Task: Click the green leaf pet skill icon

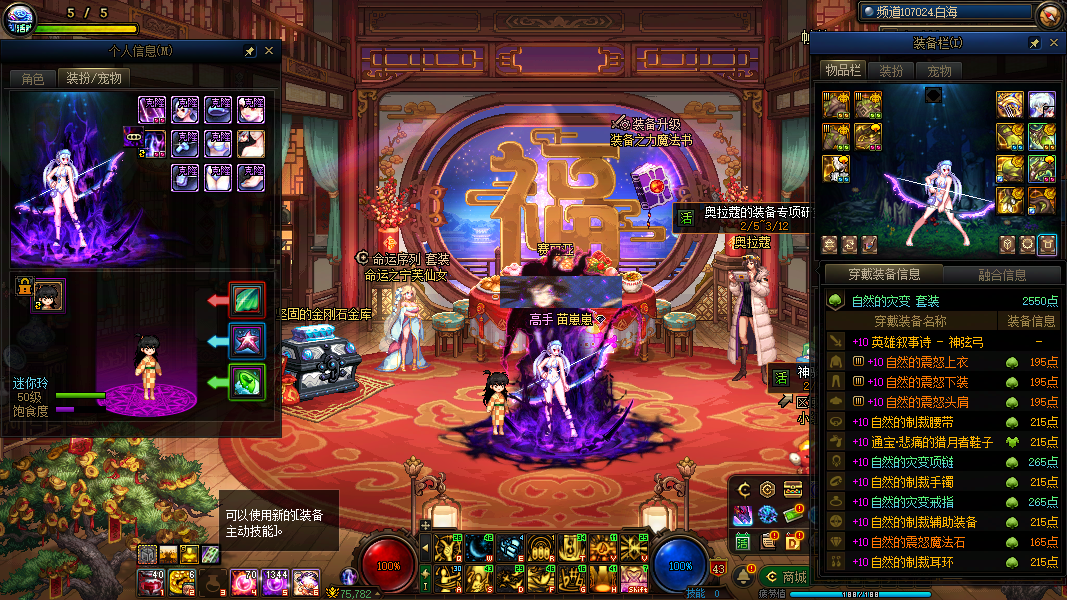Action: [246, 299]
